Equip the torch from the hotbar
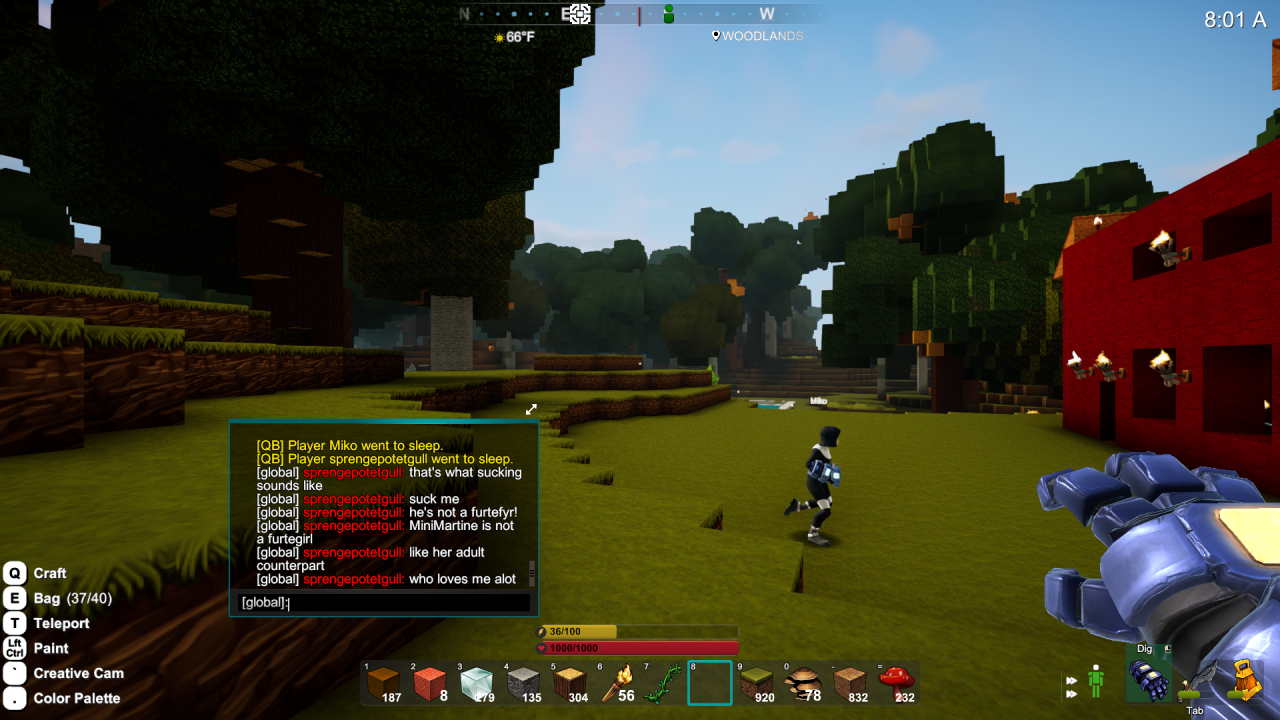This screenshot has height=720, width=1280. 616,683
